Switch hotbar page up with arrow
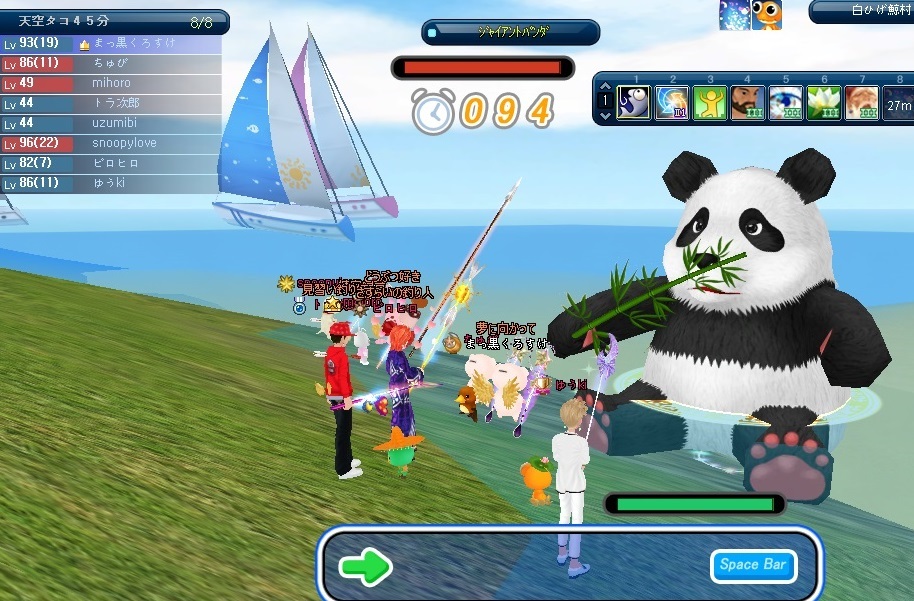The width and height of the screenshot is (914, 601). (x=604, y=86)
